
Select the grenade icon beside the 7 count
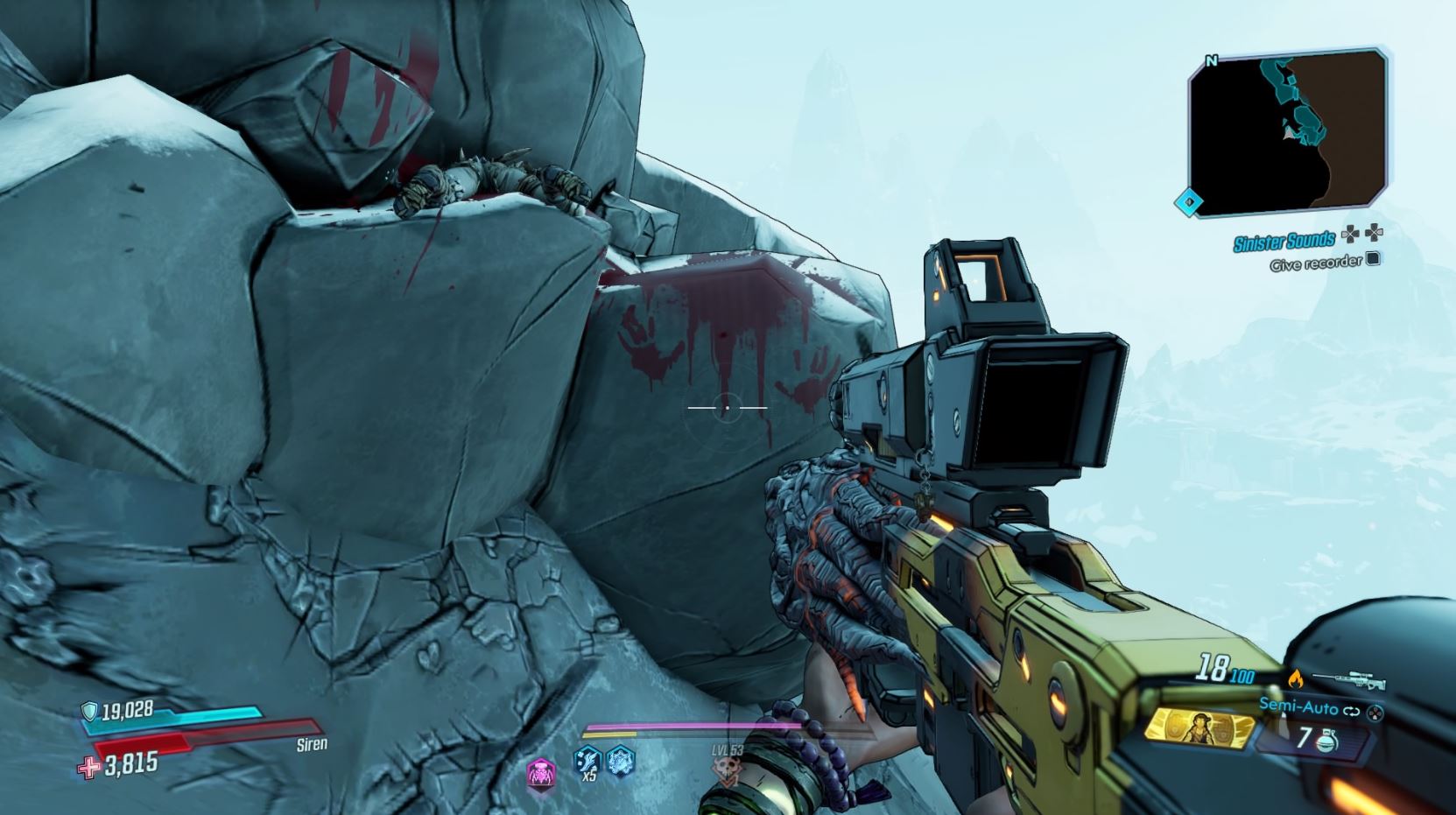point(1326,741)
